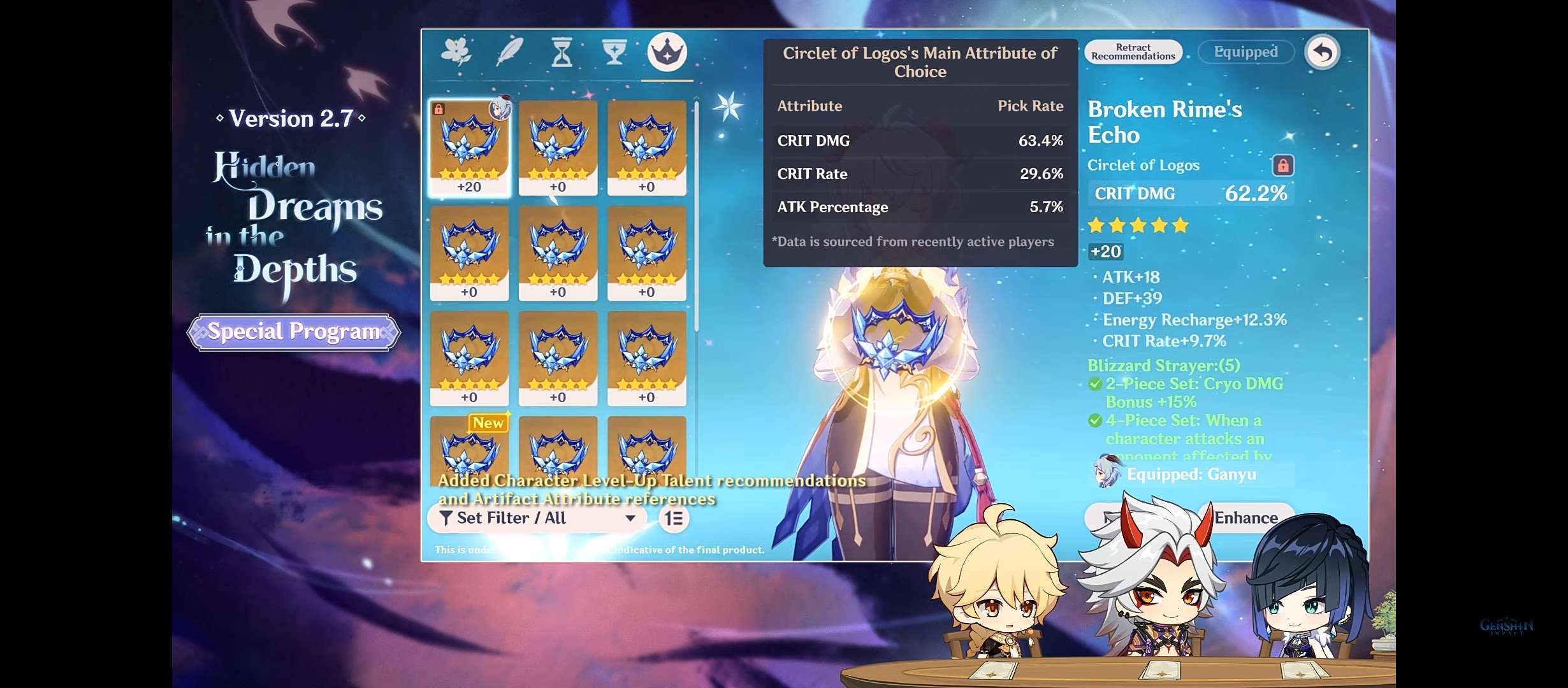
Task: Select the +20 circlet equipped by Ganyu
Action: coord(470,148)
